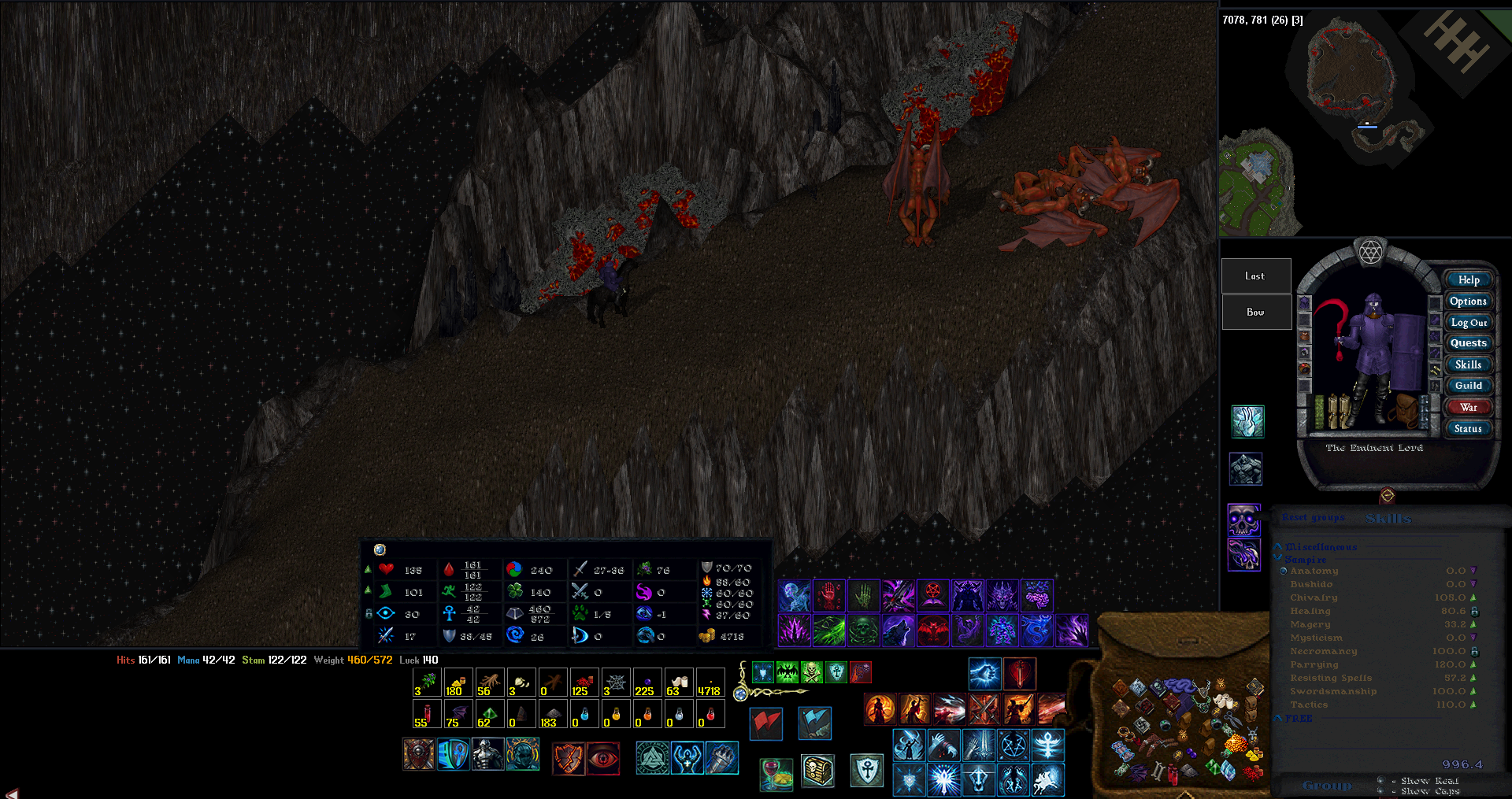The width and height of the screenshot is (1512, 799).
Task: Click the Log Out button
Action: (1468, 322)
